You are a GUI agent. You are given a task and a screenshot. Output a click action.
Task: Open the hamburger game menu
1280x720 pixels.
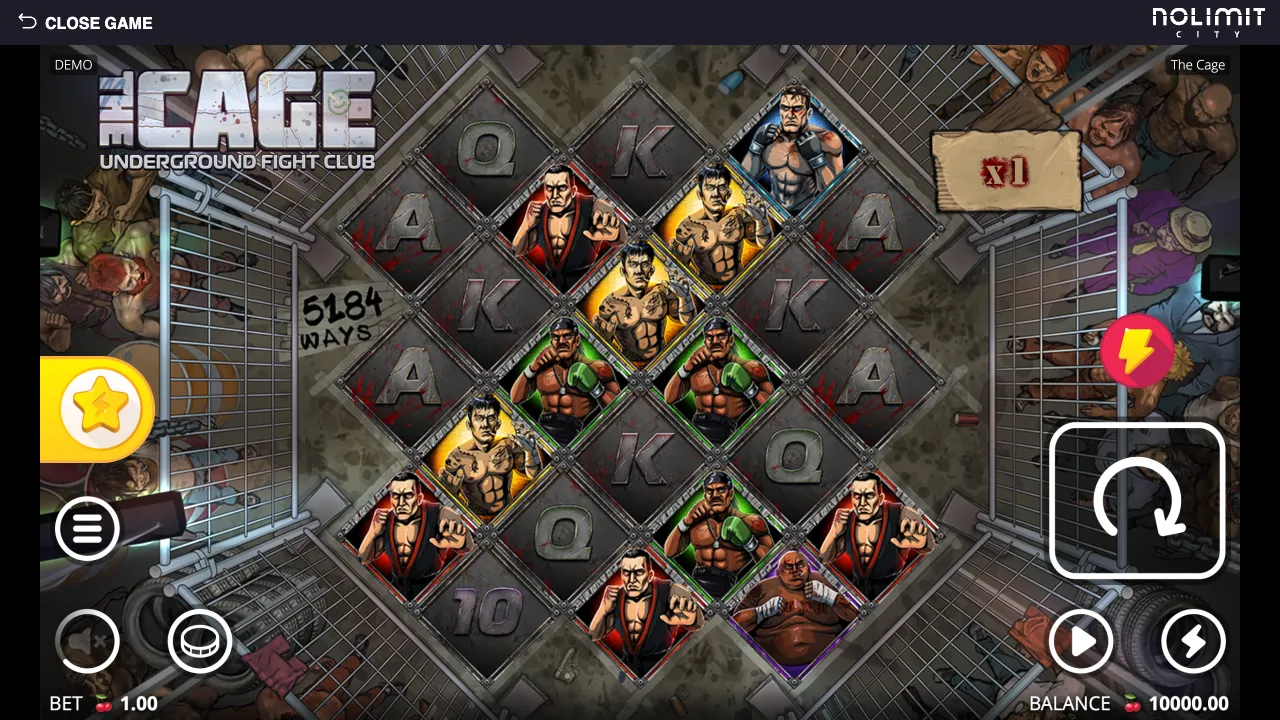(x=88, y=528)
